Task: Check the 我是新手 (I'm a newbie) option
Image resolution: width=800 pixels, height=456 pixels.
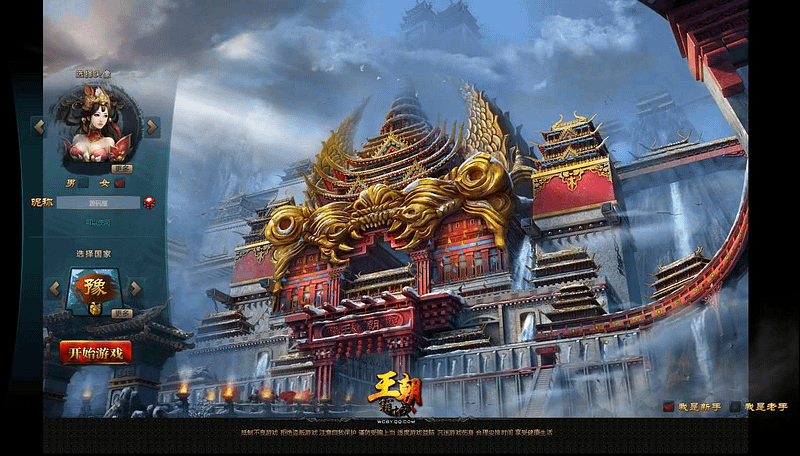Action: coord(668,407)
